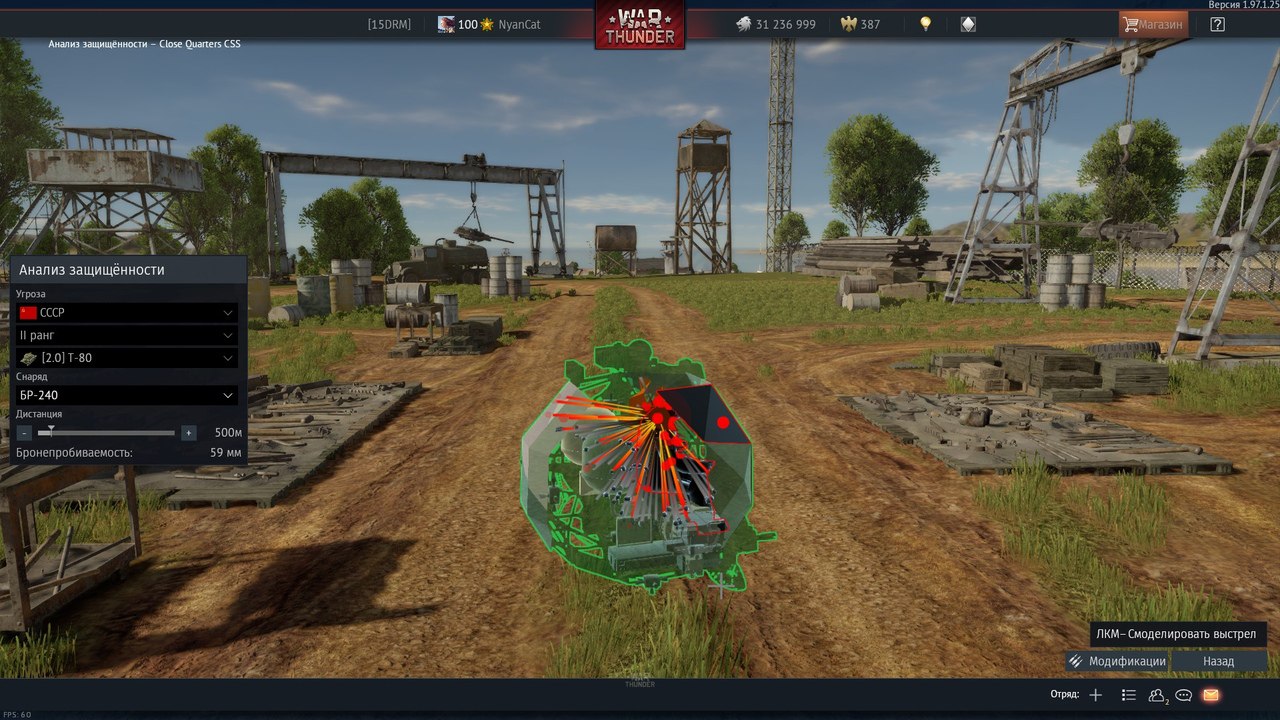1280x720 pixels.
Task: Open the chat bubble window
Action: (1184, 695)
